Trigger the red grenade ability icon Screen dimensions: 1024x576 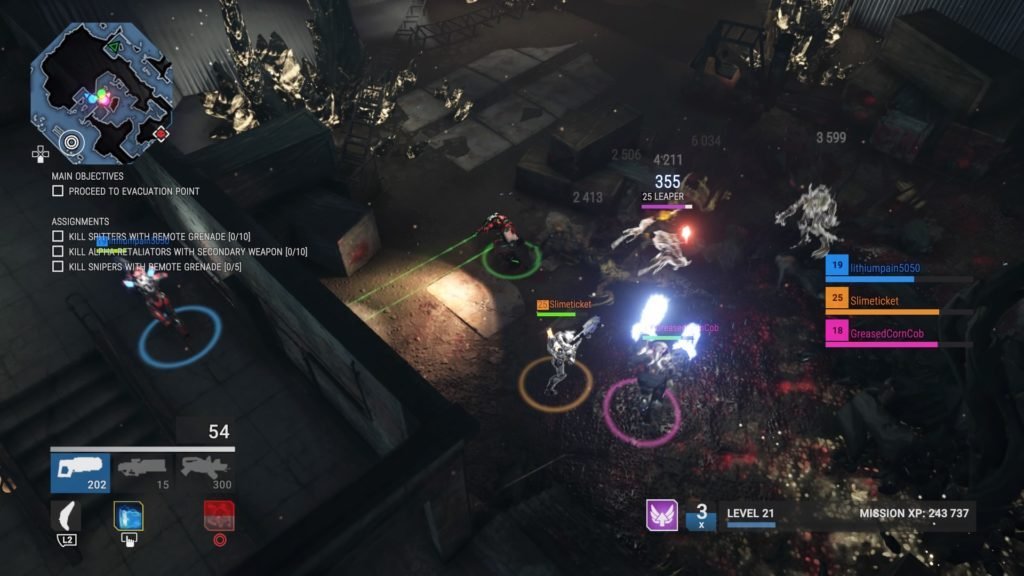tap(219, 516)
